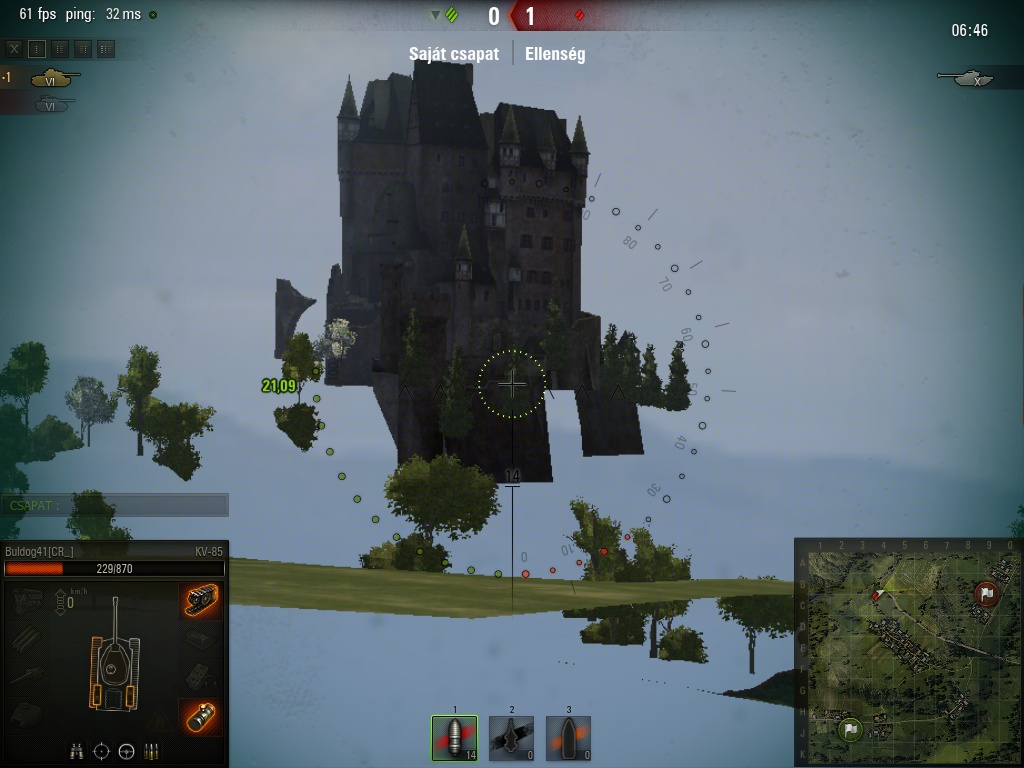Click the team chat field labelled CSAPAT
The width and height of the screenshot is (1024, 768).
click(114, 505)
